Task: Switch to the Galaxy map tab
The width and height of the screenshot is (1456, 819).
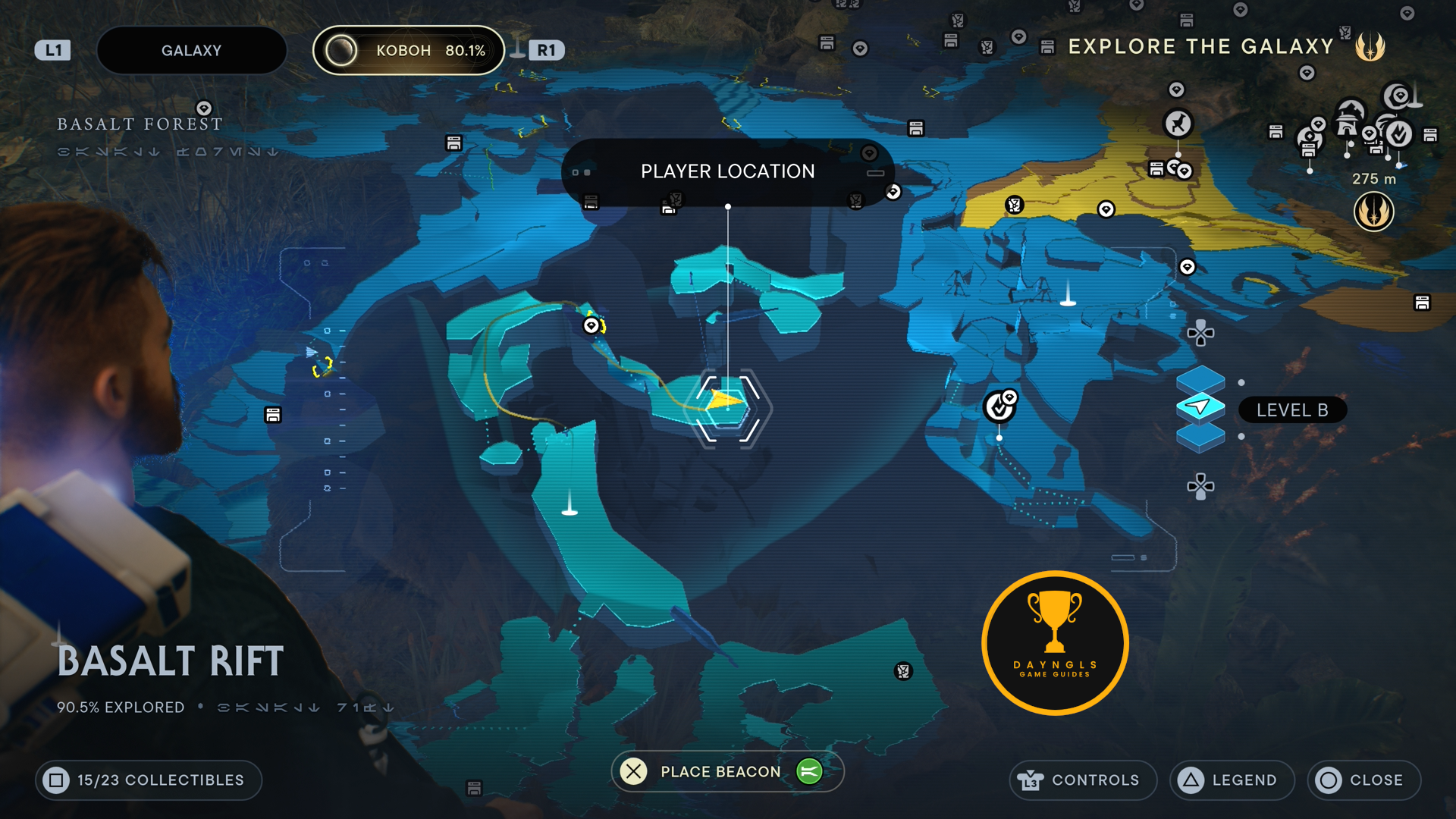Action: coord(191,51)
